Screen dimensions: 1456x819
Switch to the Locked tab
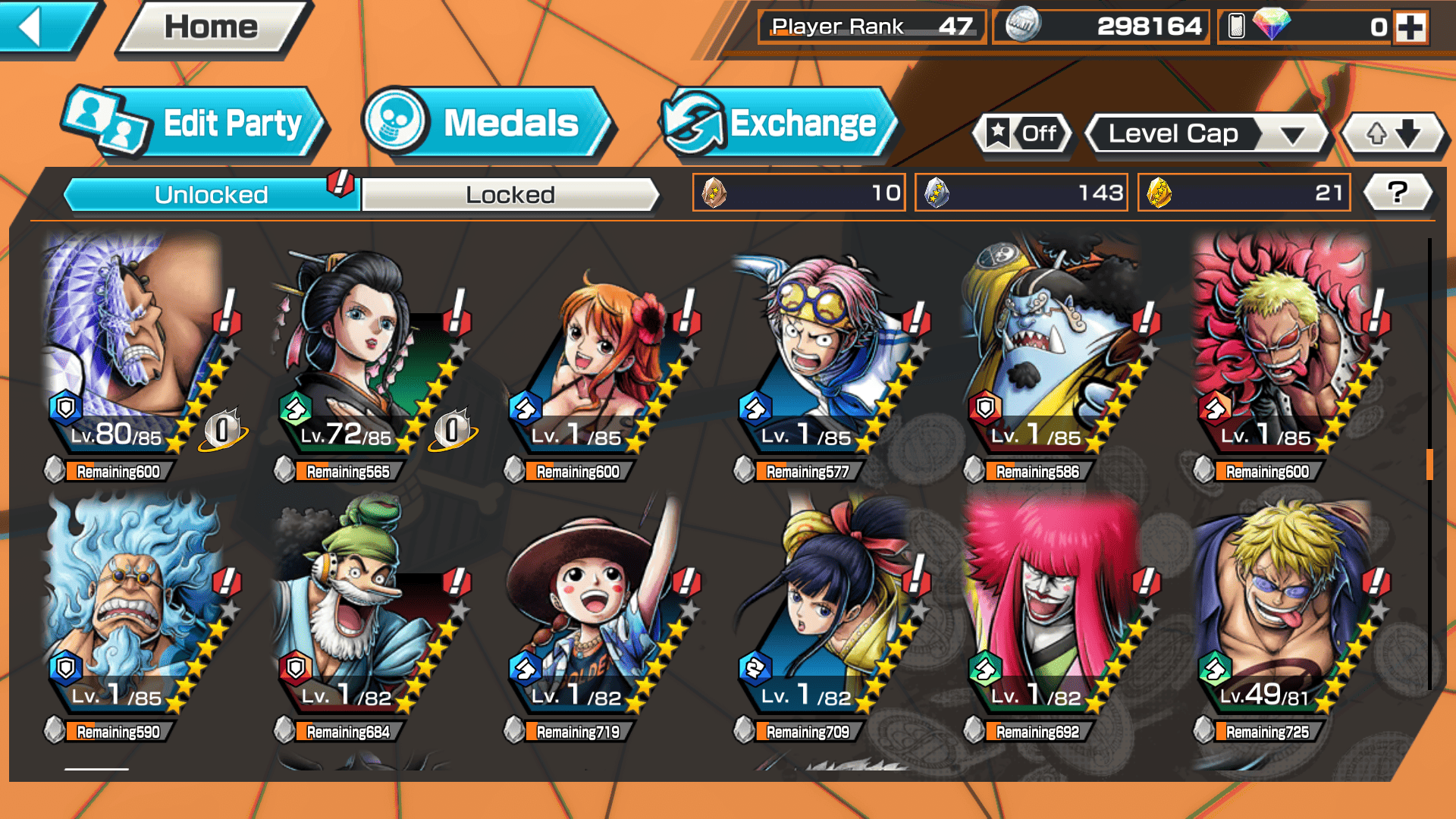(510, 195)
